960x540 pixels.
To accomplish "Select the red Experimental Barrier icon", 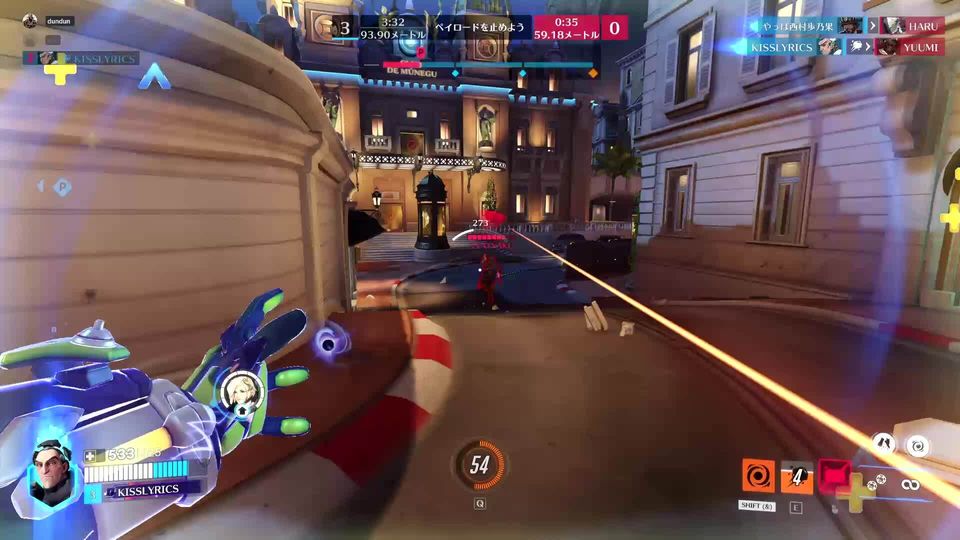I will [834, 474].
